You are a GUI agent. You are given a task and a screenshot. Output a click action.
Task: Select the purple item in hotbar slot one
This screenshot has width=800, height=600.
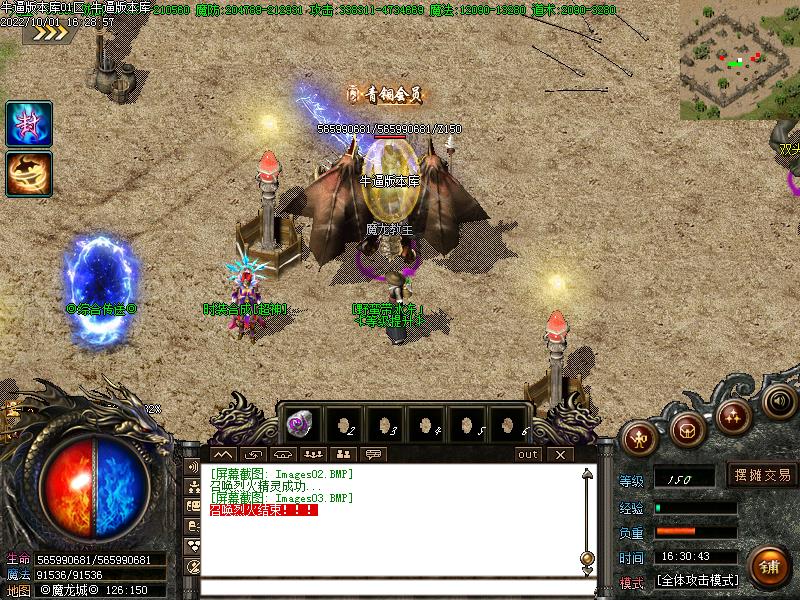[300, 423]
